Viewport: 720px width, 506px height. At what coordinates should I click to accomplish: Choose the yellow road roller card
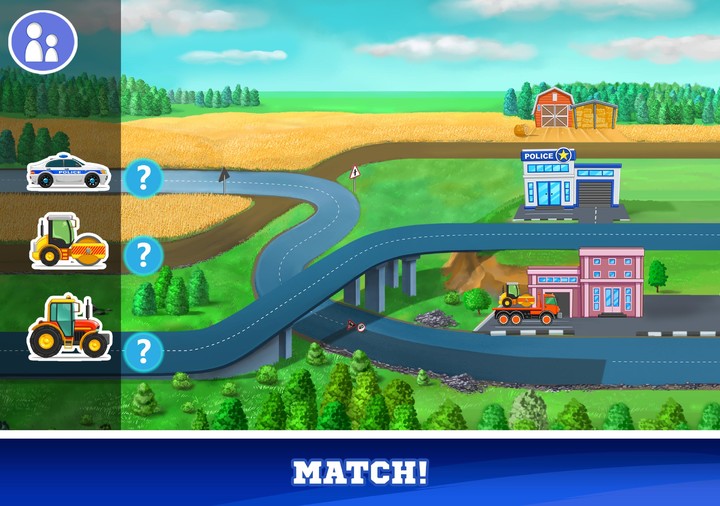point(67,241)
